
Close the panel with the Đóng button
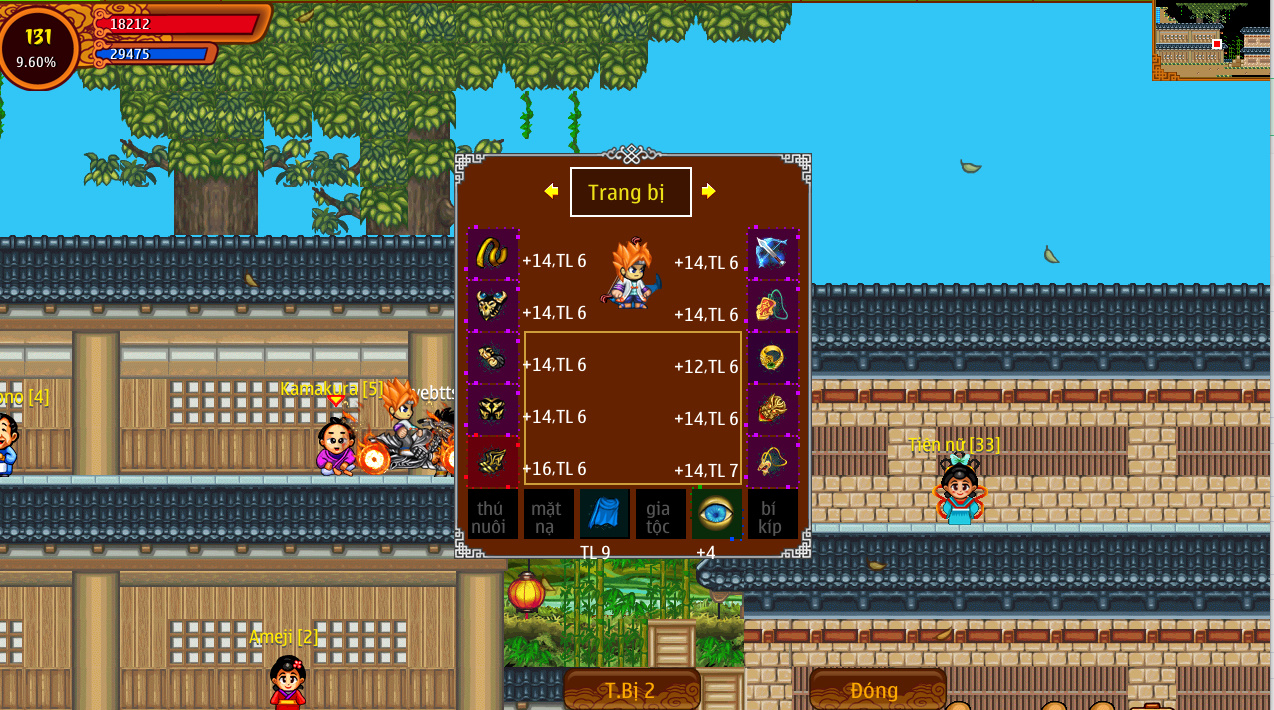coord(876,690)
